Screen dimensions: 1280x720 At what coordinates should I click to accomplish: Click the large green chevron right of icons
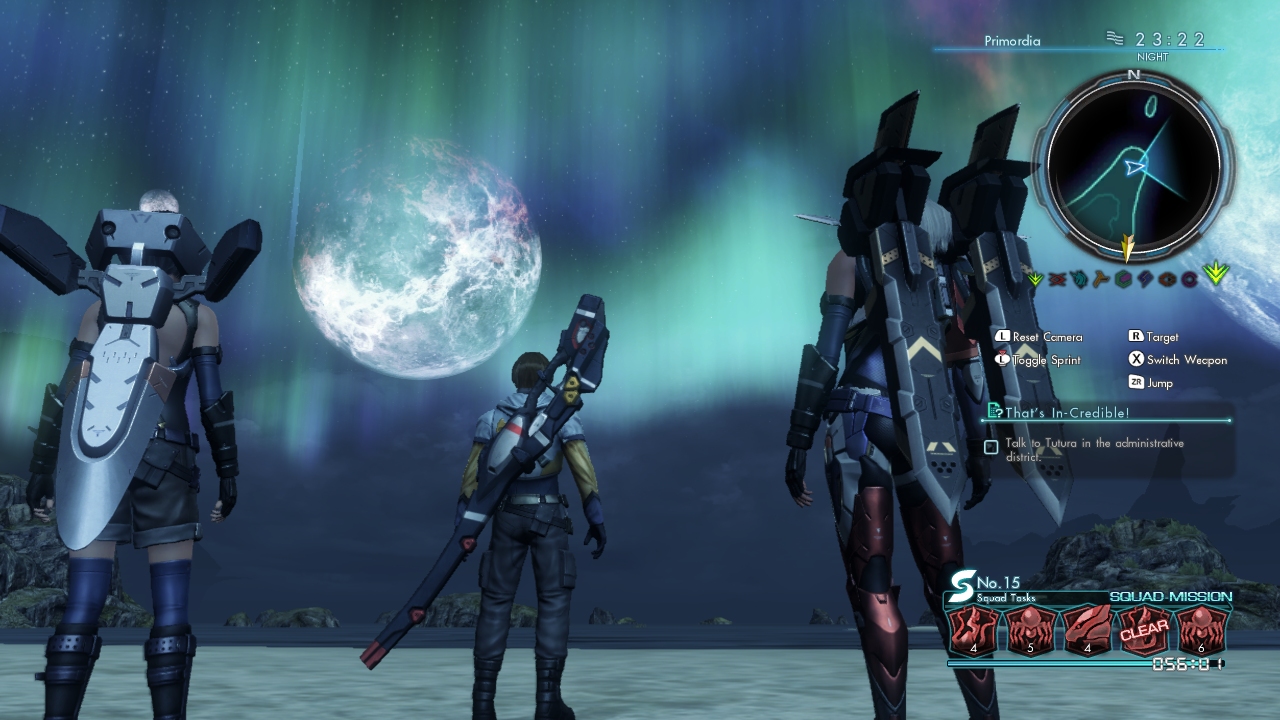click(1216, 274)
